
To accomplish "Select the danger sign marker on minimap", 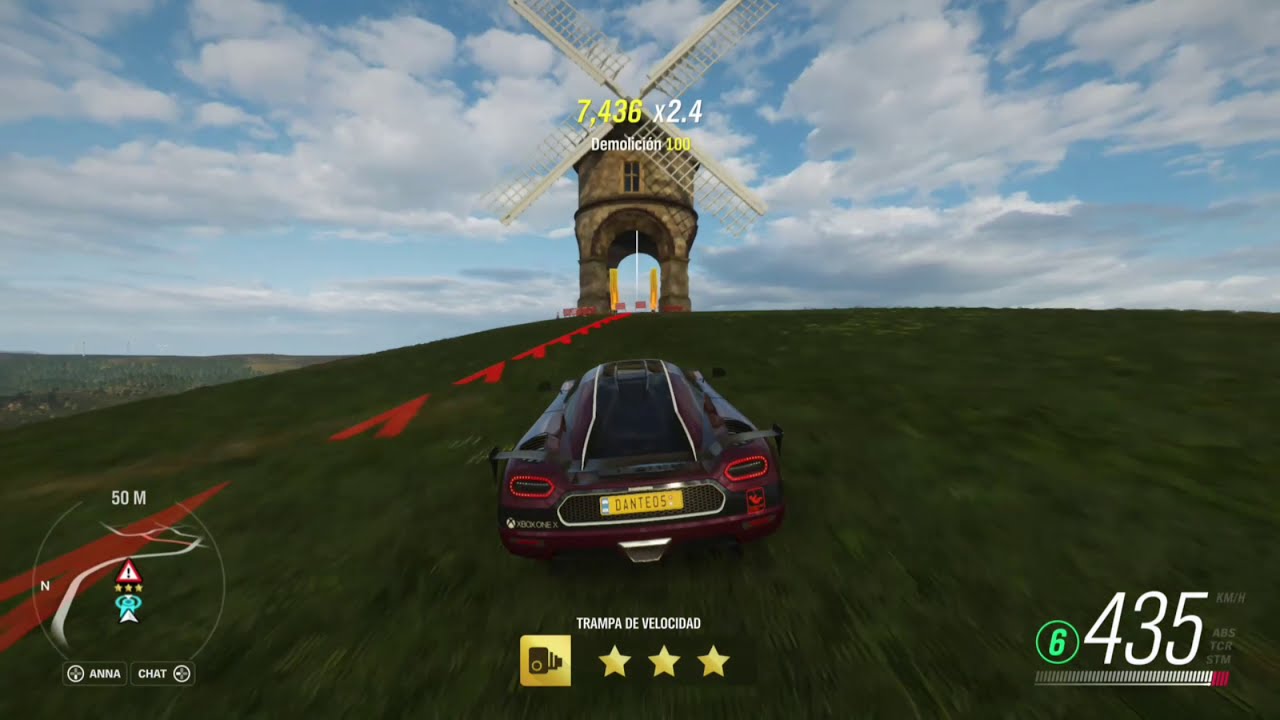I will pyautogui.click(x=128, y=572).
